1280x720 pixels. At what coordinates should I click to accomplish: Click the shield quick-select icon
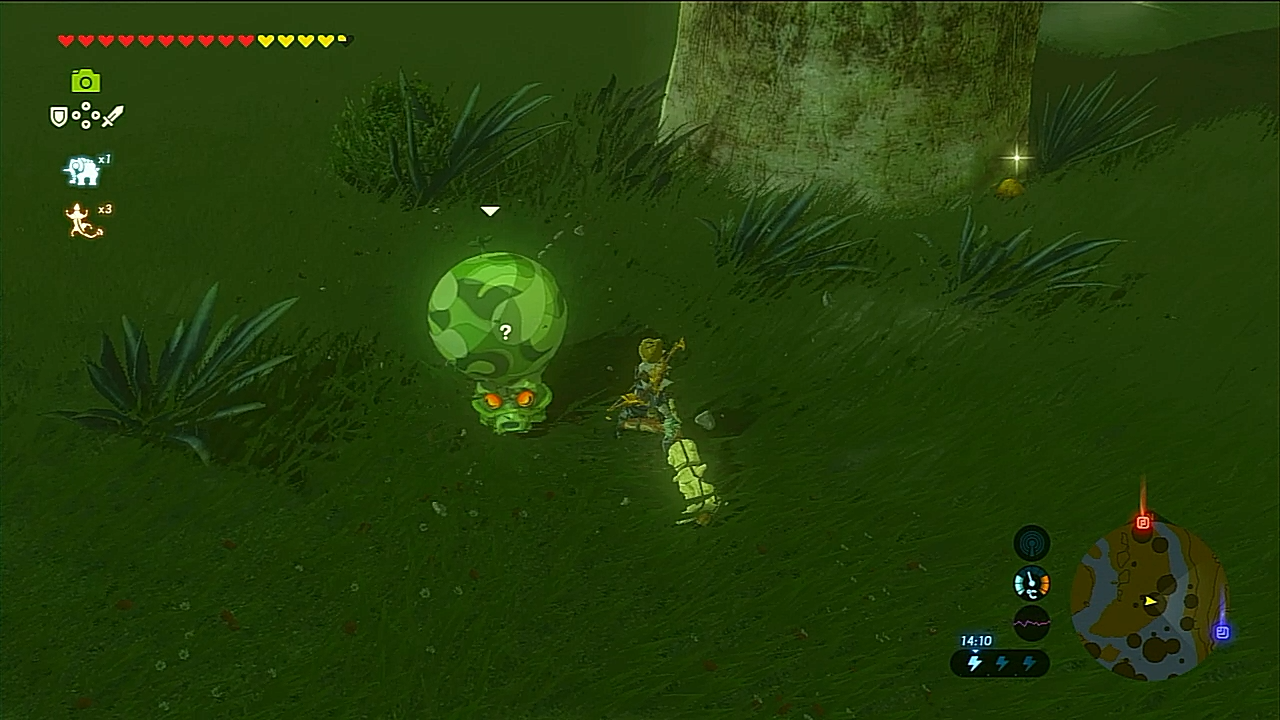click(59, 117)
